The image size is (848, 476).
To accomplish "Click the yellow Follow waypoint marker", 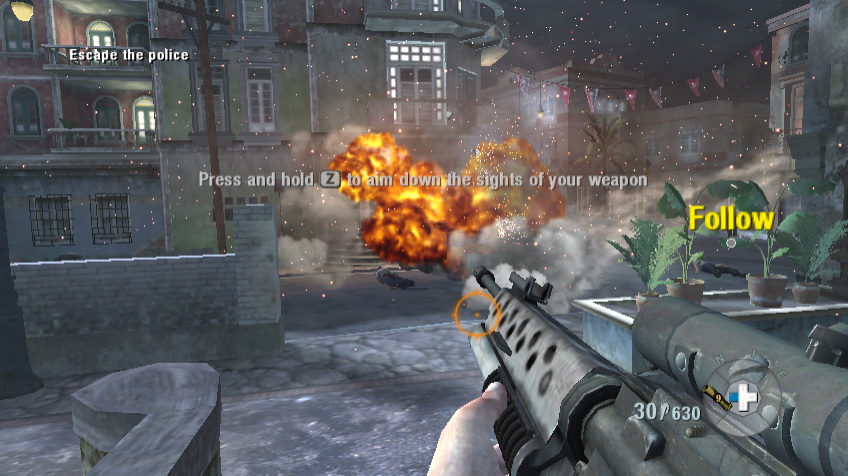I will click(732, 219).
